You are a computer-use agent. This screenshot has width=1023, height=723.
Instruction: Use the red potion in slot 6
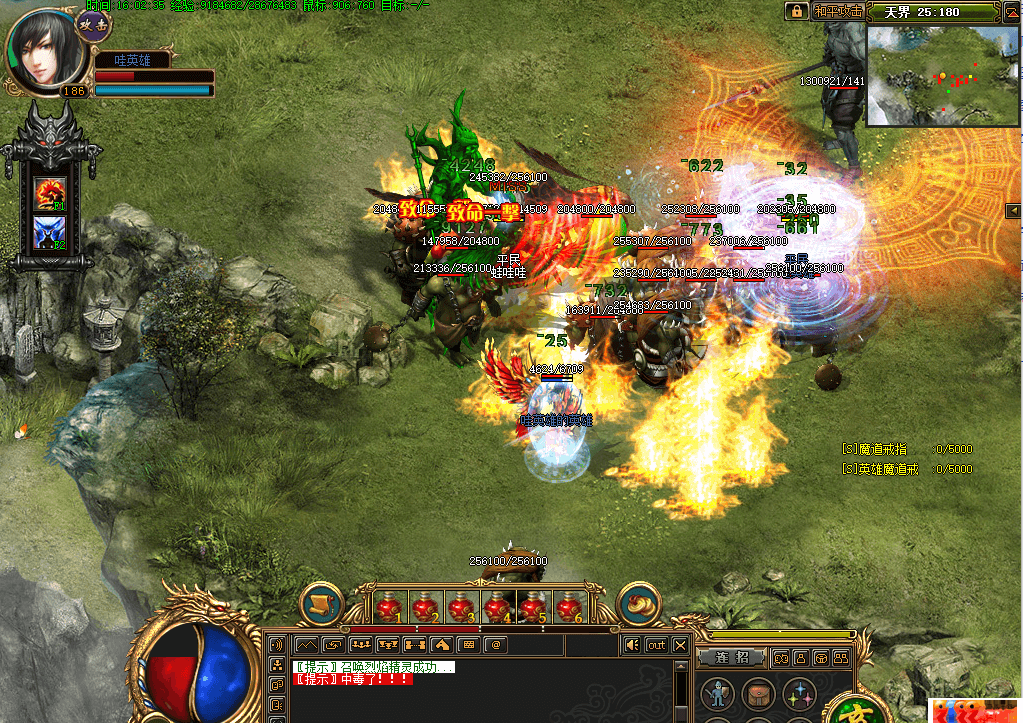(x=568, y=606)
